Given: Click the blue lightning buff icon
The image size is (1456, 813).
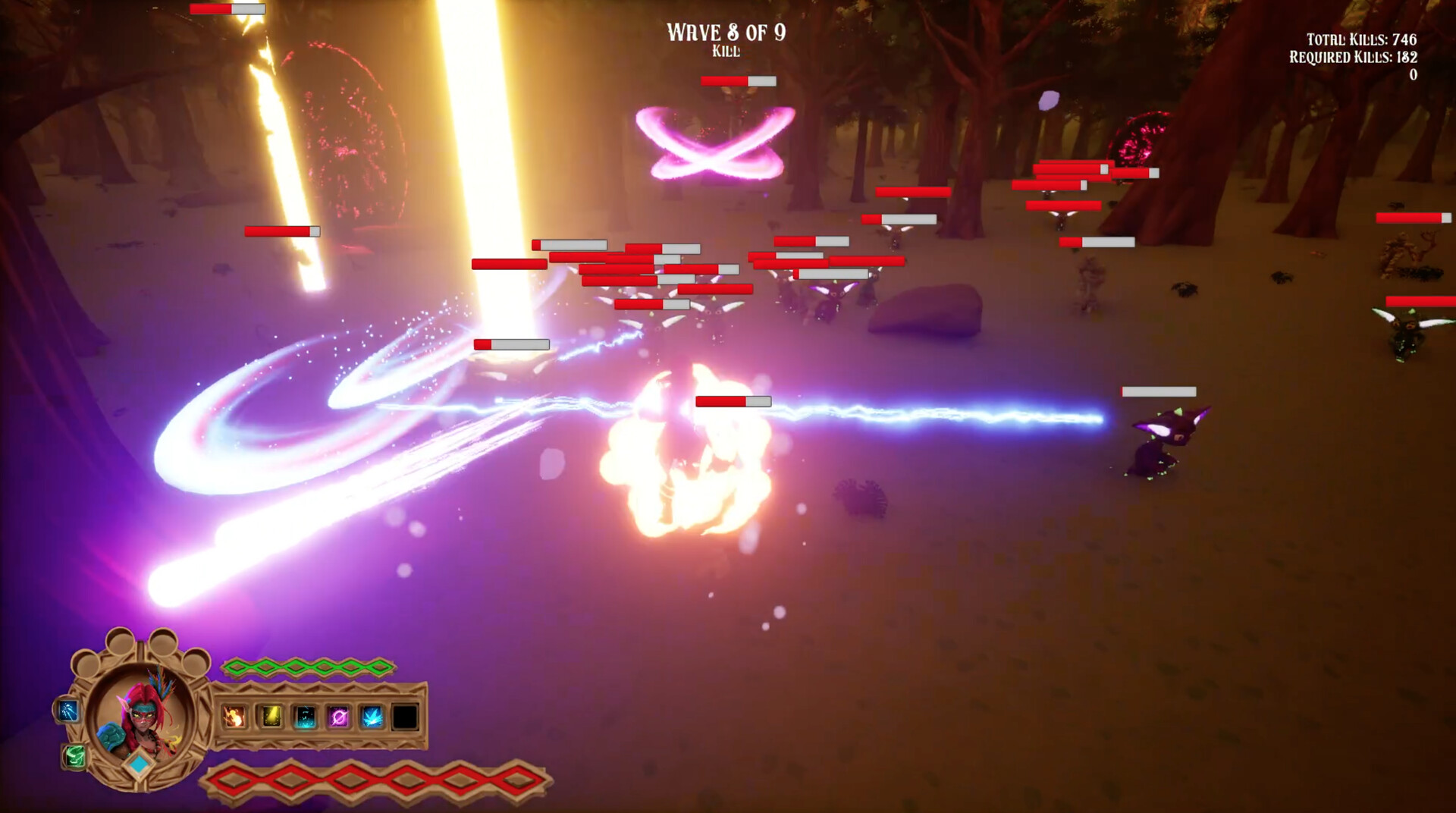Looking at the screenshot, I should point(67,711).
